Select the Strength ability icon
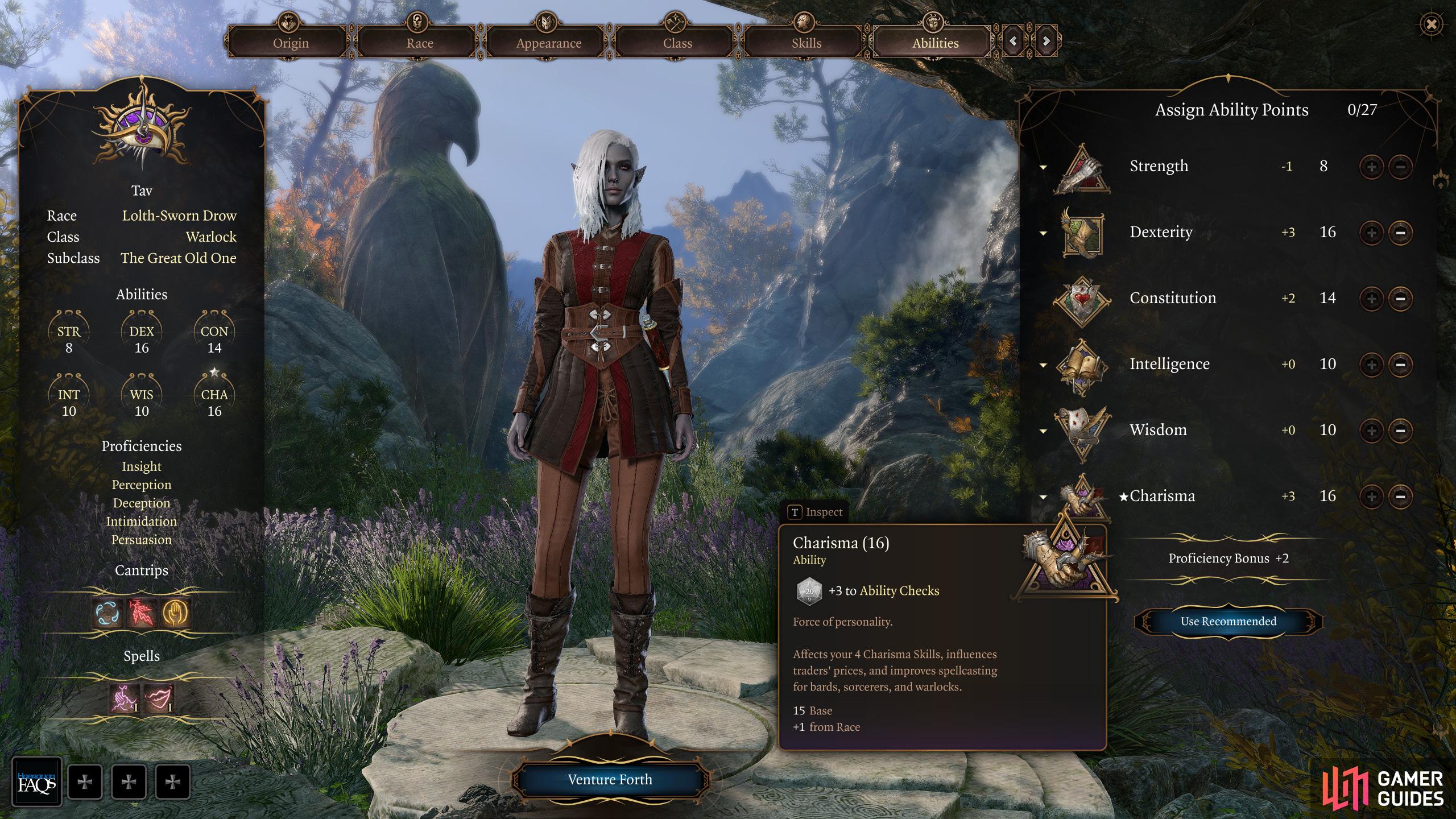Viewport: 1456px width, 819px height. pyautogui.click(x=1082, y=168)
